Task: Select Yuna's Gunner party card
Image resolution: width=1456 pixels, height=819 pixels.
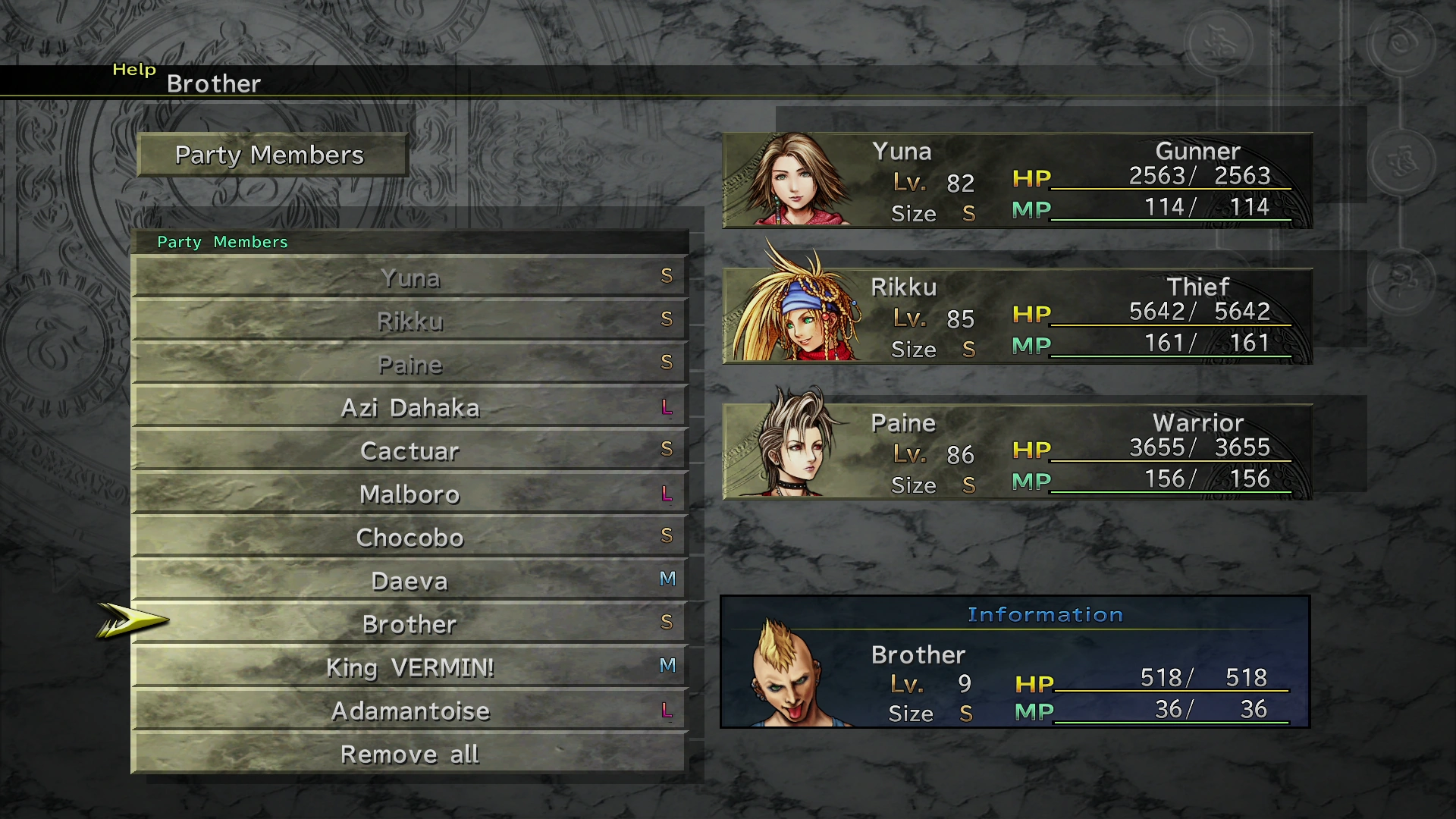Action: (x=1016, y=180)
